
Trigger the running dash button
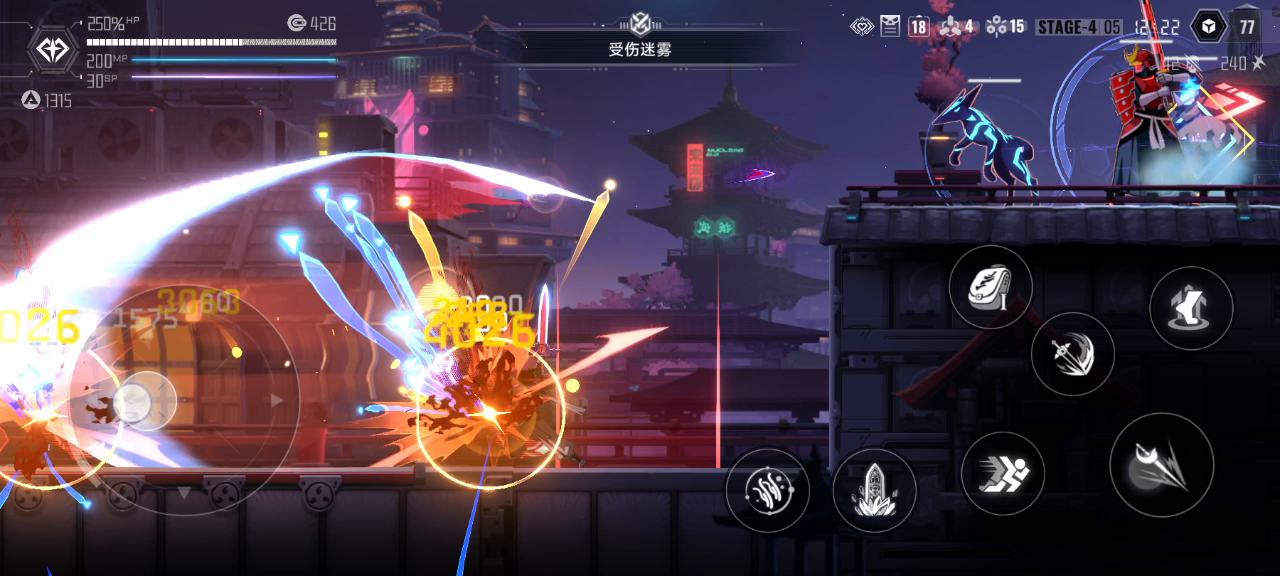pos(1002,473)
